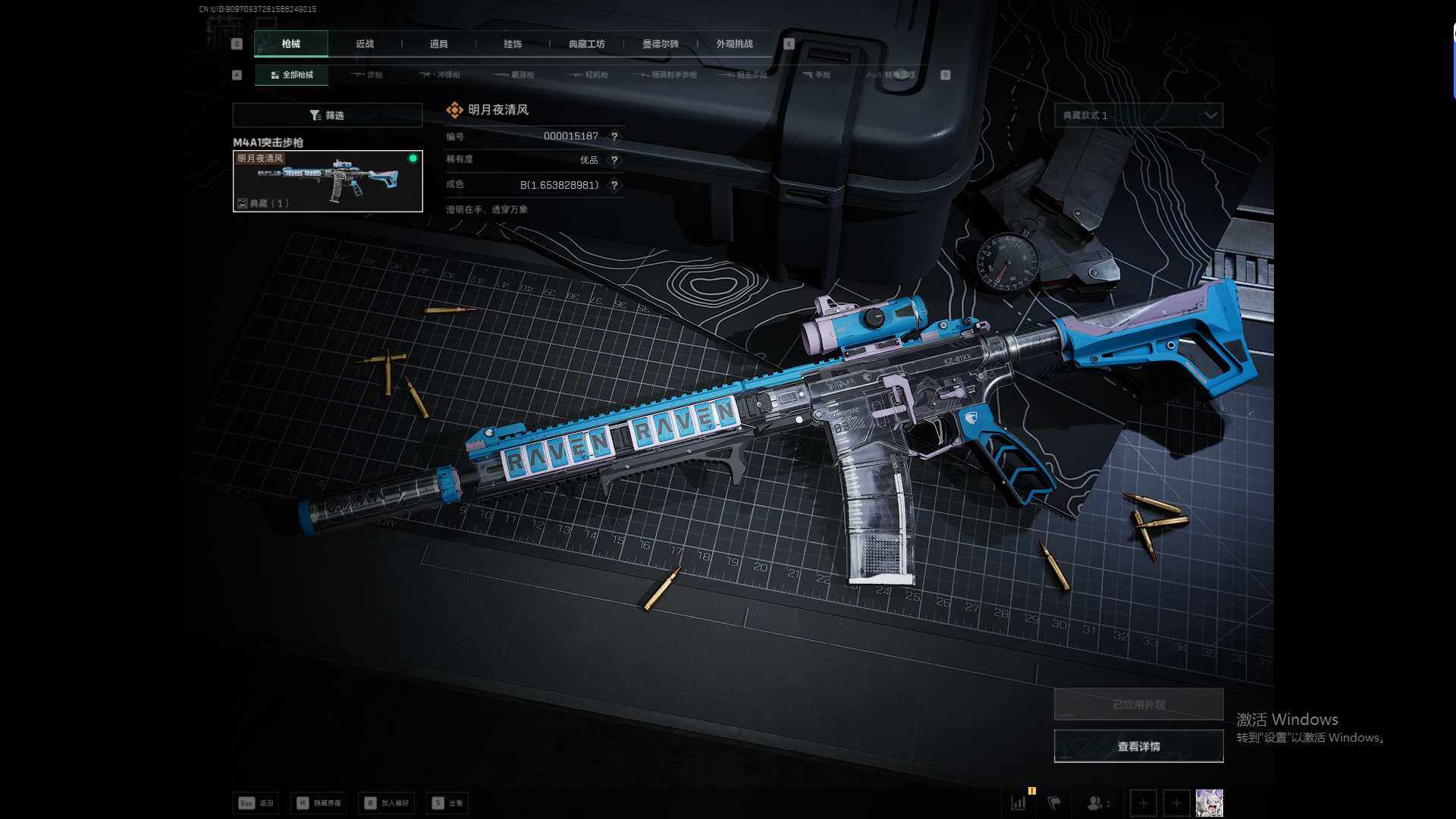Open the 道具 items tab
1456x819 pixels.
click(438, 44)
